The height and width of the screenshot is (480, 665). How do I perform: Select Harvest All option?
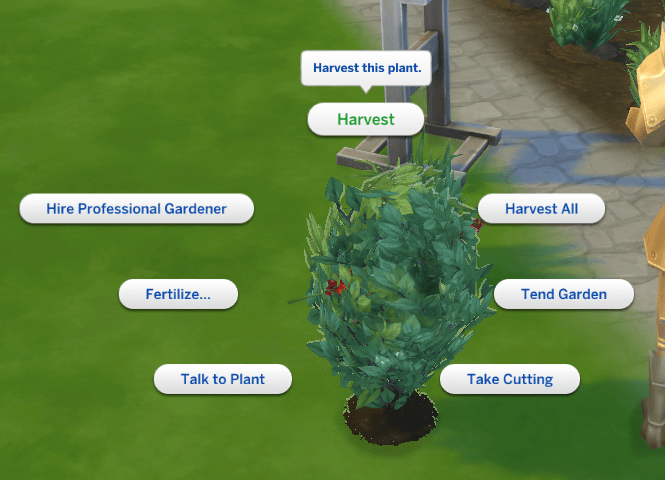(541, 209)
